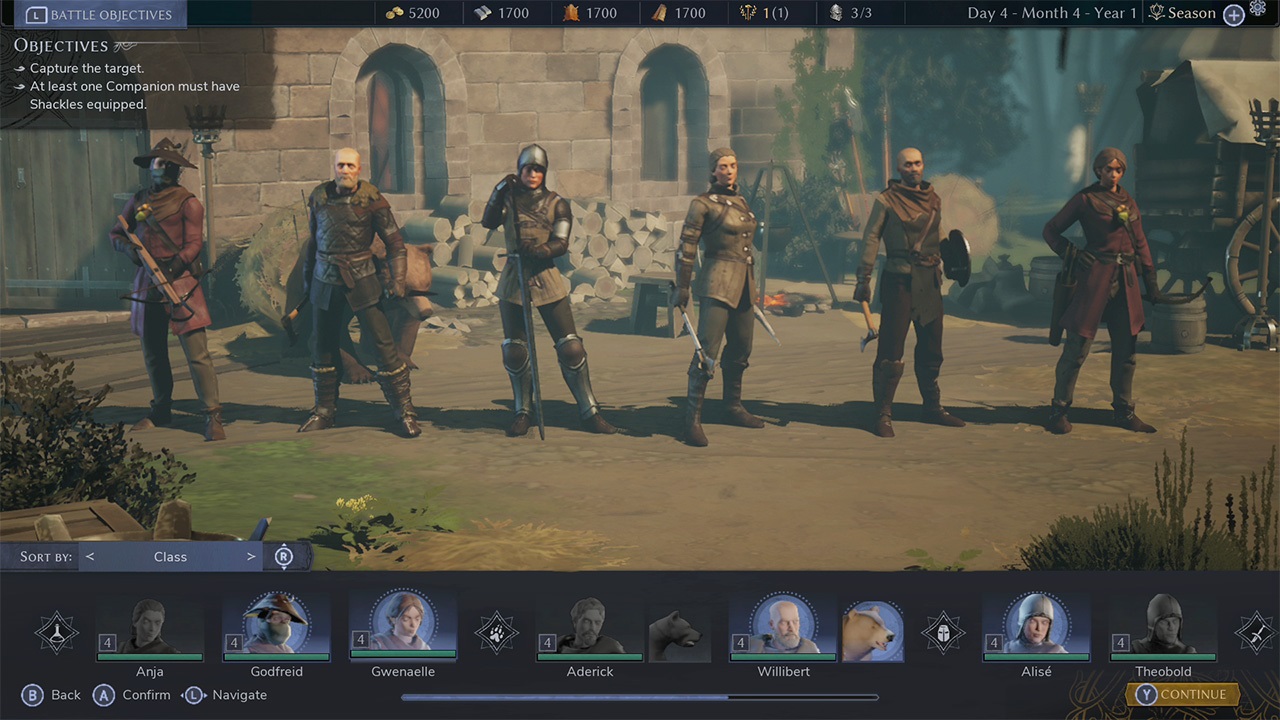Click the Back option
Screen dimensions: 1280x720
tap(52, 694)
